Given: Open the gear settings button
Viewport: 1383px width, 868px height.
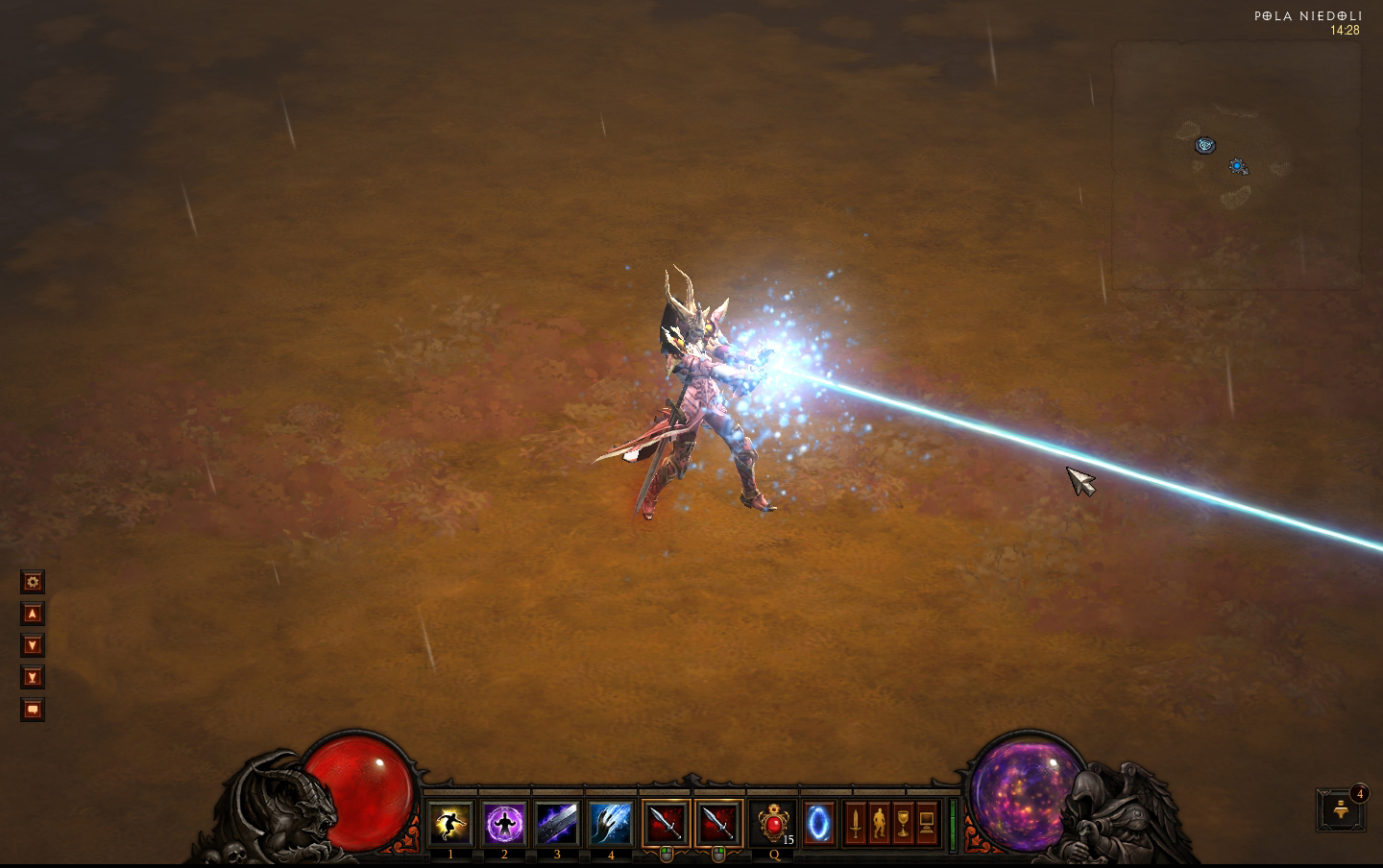Looking at the screenshot, I should pos(33,582).
